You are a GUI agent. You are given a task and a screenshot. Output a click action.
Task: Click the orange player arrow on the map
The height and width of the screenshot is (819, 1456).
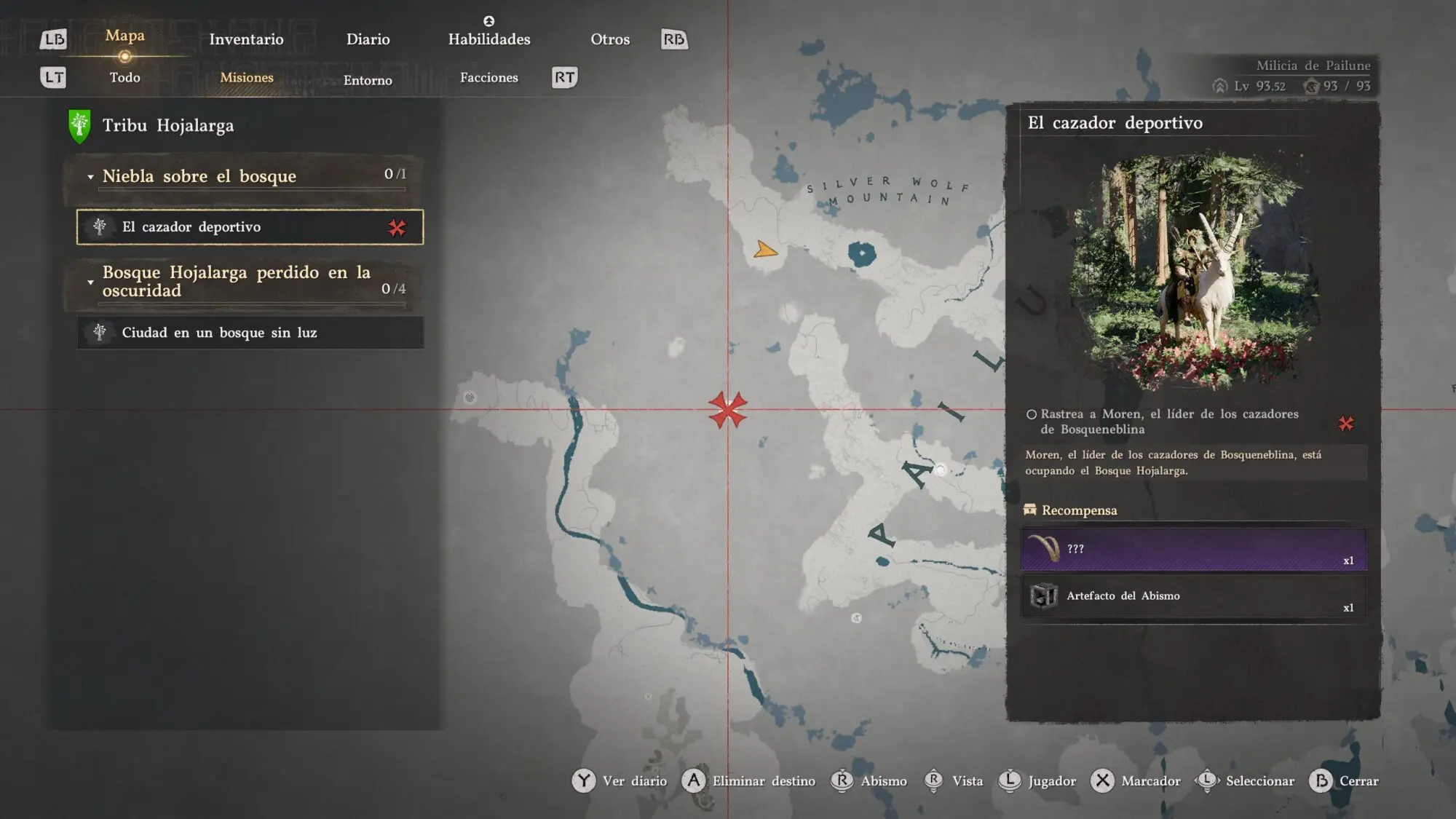(764, 250)
